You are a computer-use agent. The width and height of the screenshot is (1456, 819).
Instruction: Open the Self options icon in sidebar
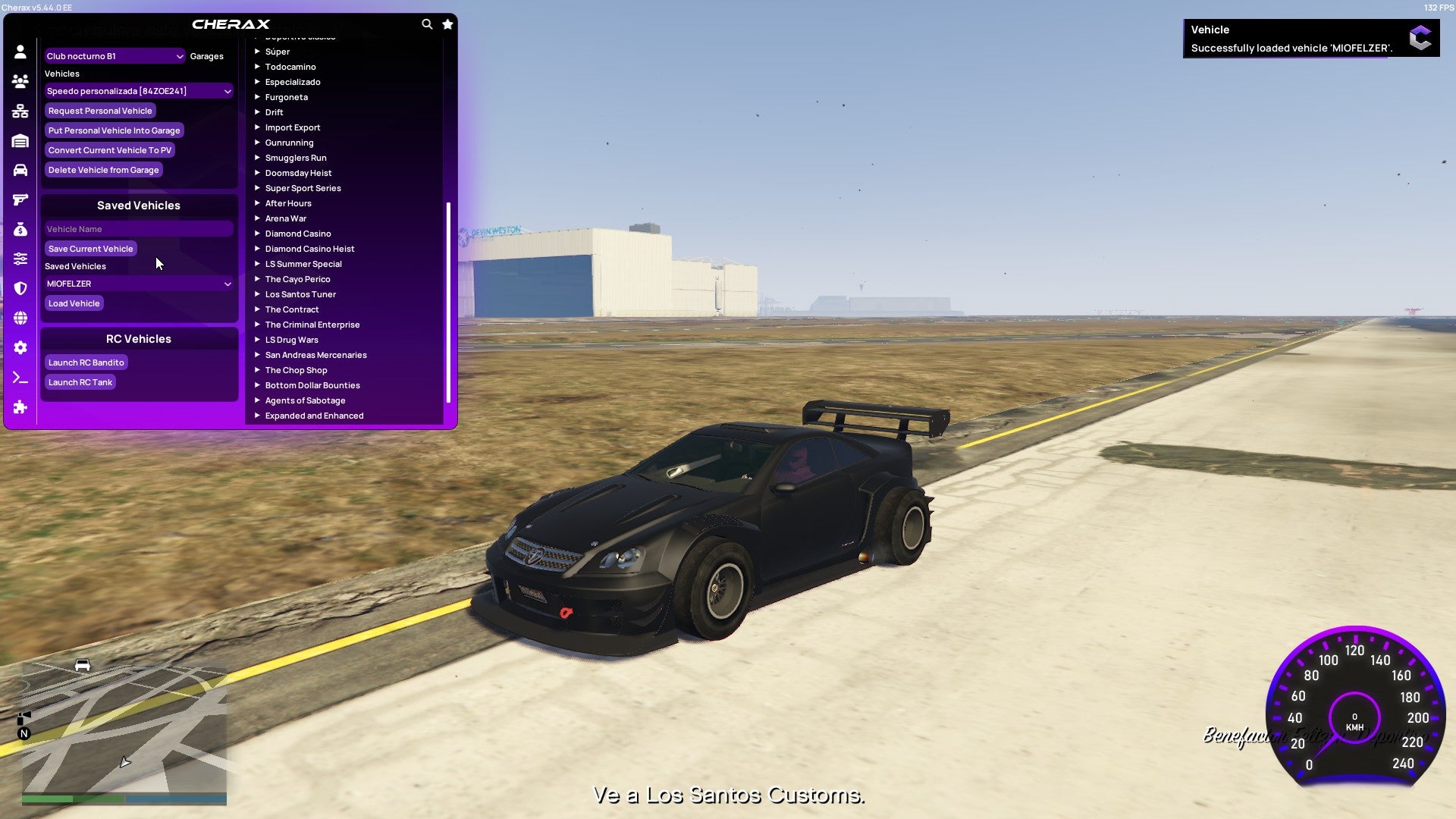click(20, 50)
